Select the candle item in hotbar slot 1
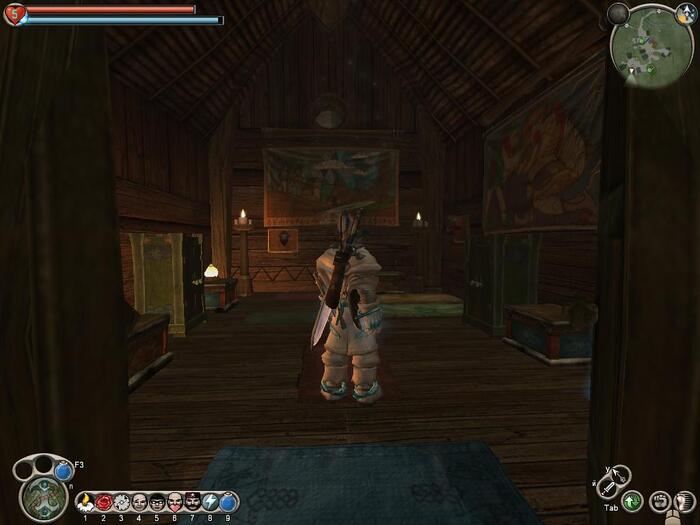The height and width of the screenshot is (525, 700). coord(85,501)
